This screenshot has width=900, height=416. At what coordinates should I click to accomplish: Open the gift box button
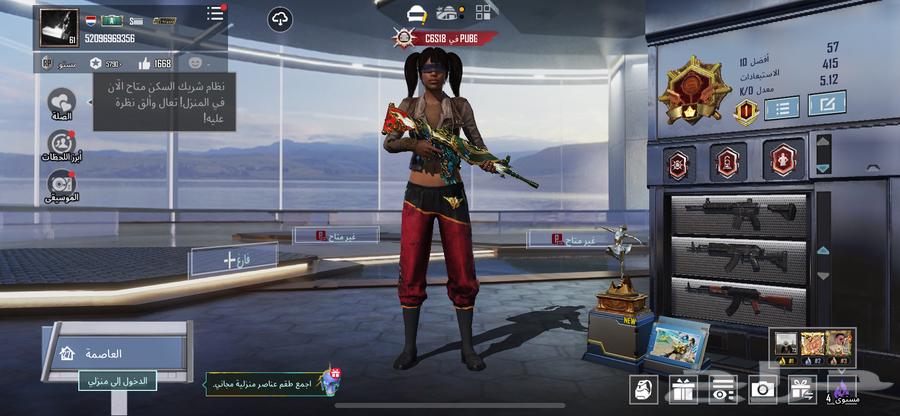click(683, 388)
